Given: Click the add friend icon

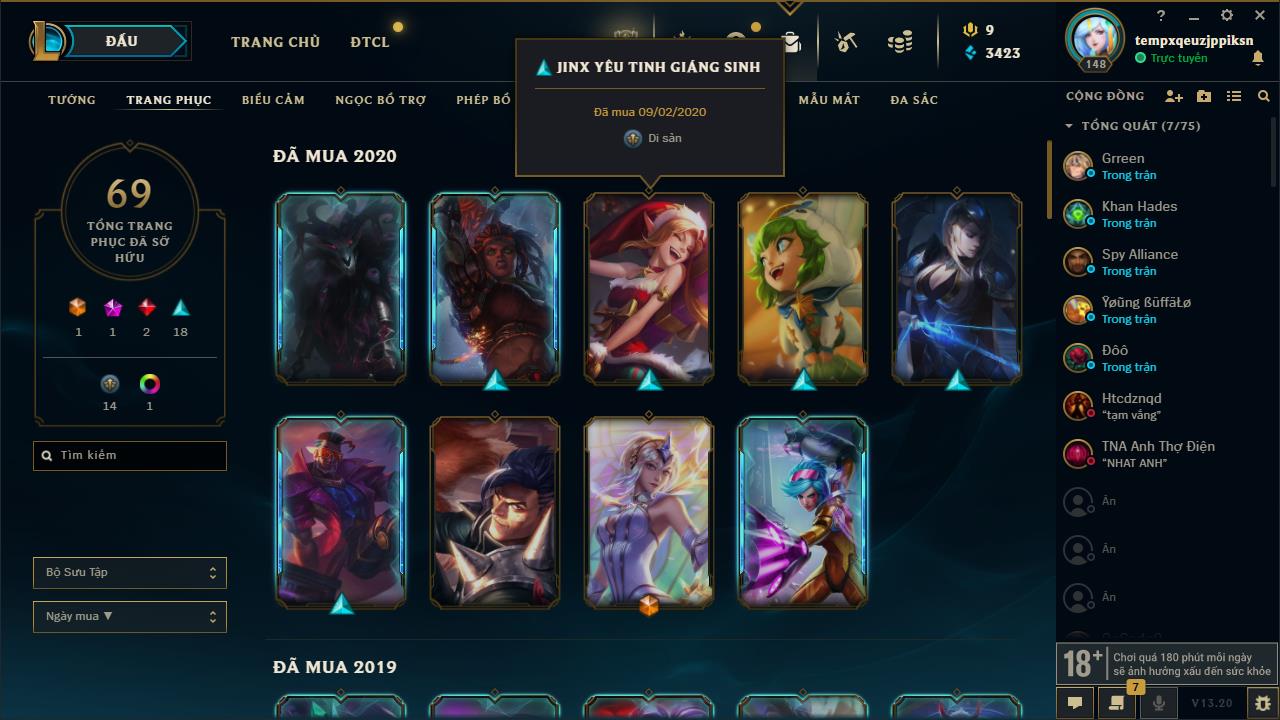Looking at the screenshot, I should [x=1173, y=97].
